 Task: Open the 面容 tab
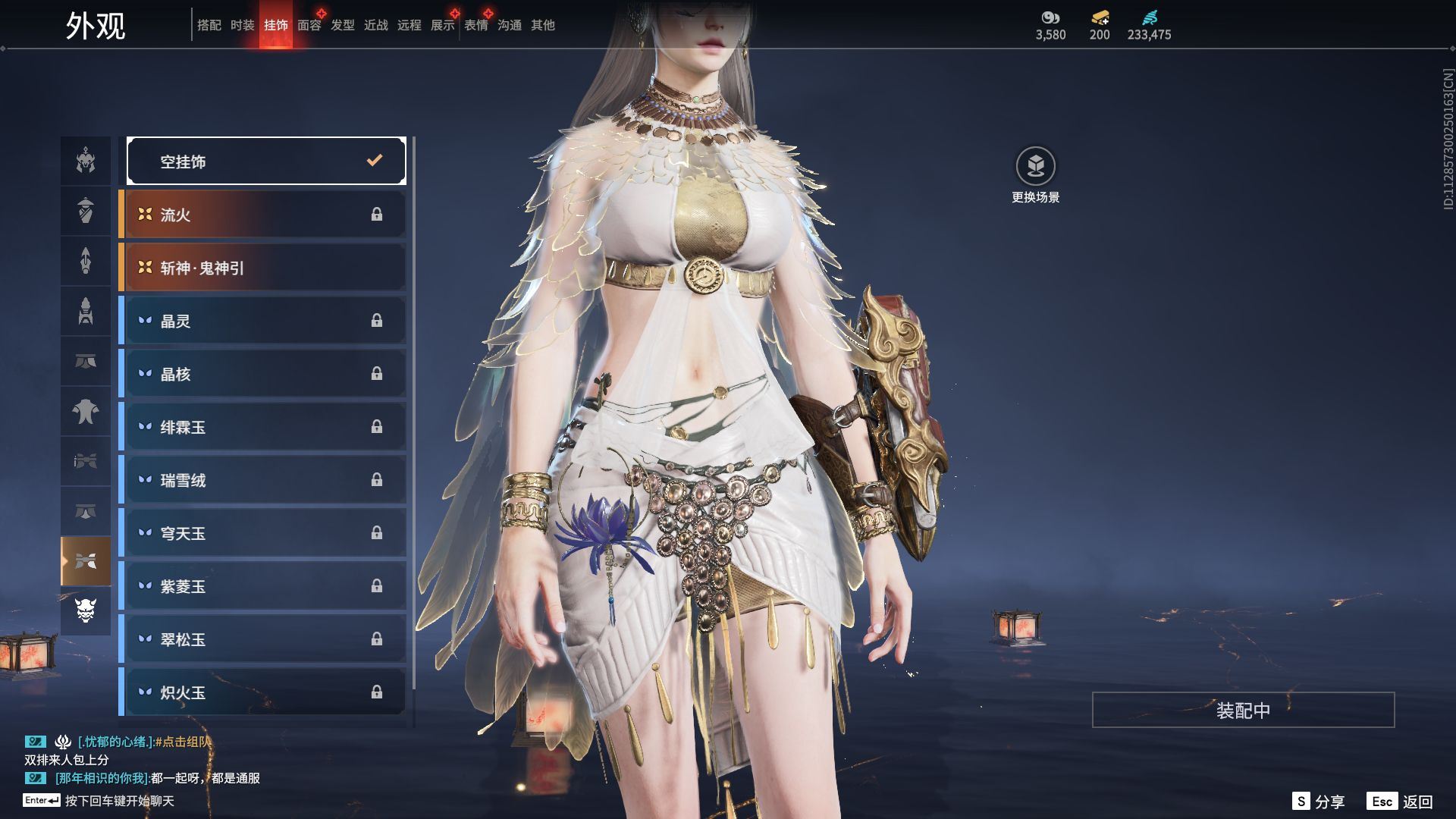point(309,25)
